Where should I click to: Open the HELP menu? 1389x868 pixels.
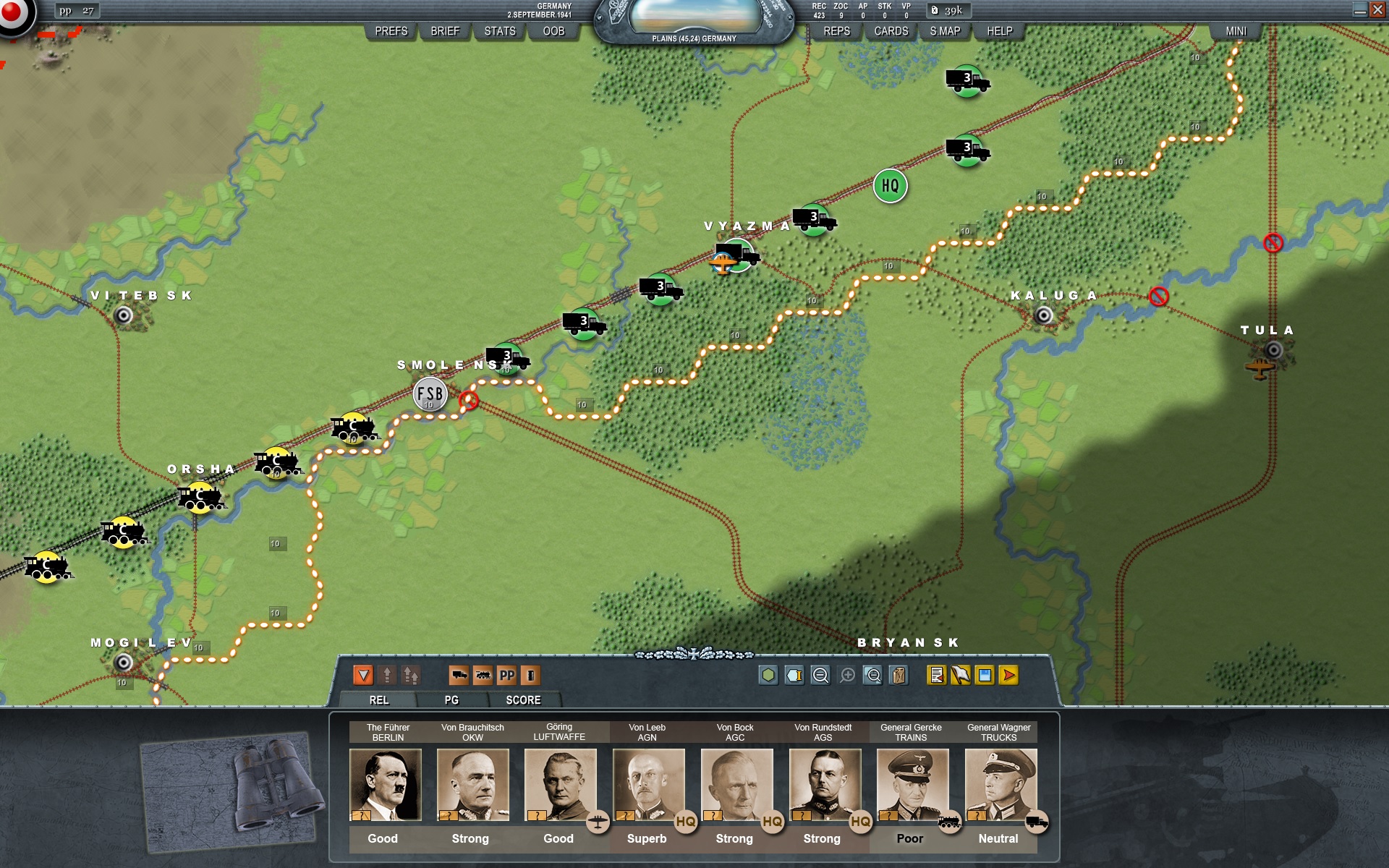pos(1000,31)
